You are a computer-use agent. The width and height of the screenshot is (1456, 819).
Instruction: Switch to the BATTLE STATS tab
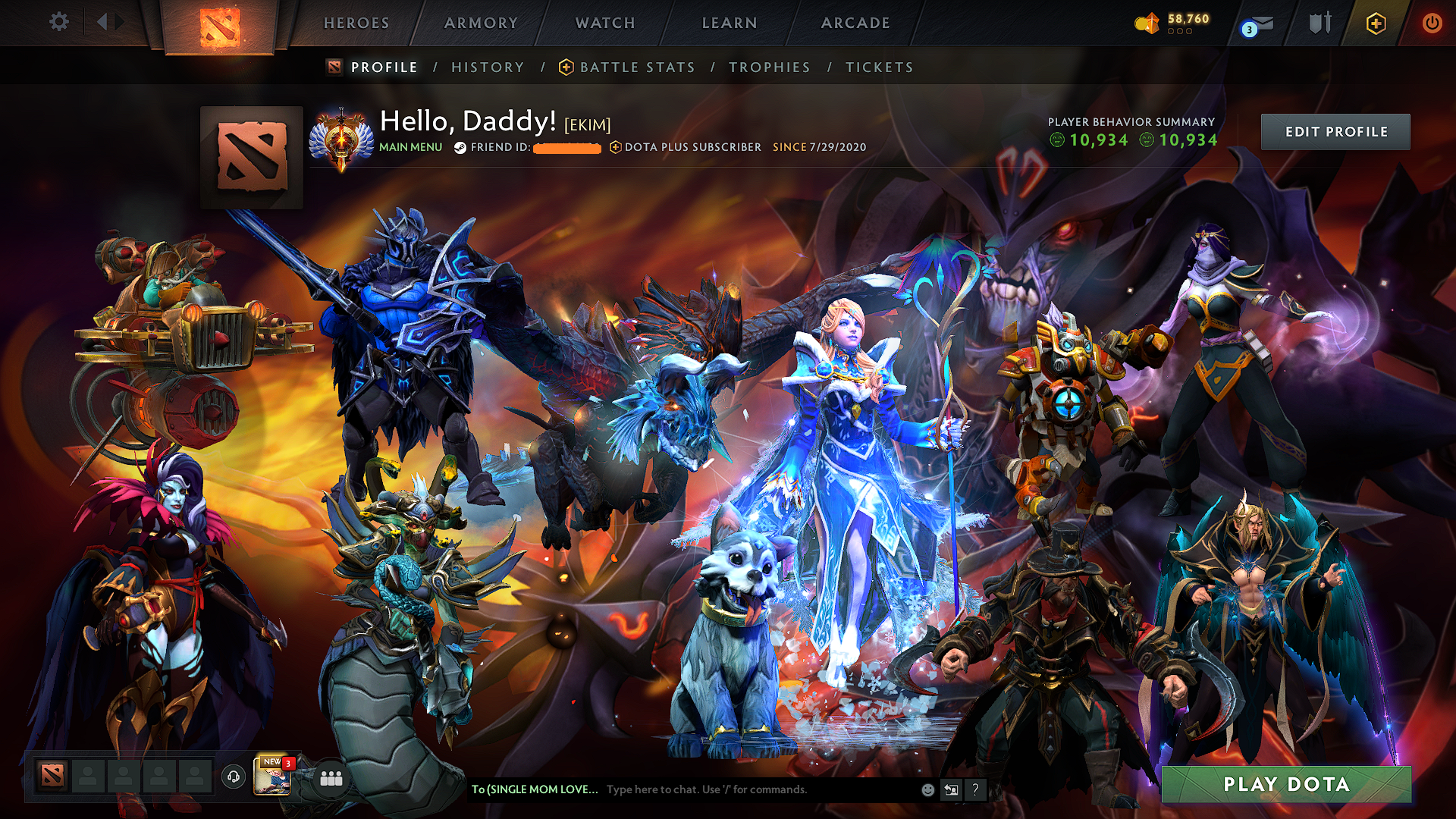tap(635, 67)
